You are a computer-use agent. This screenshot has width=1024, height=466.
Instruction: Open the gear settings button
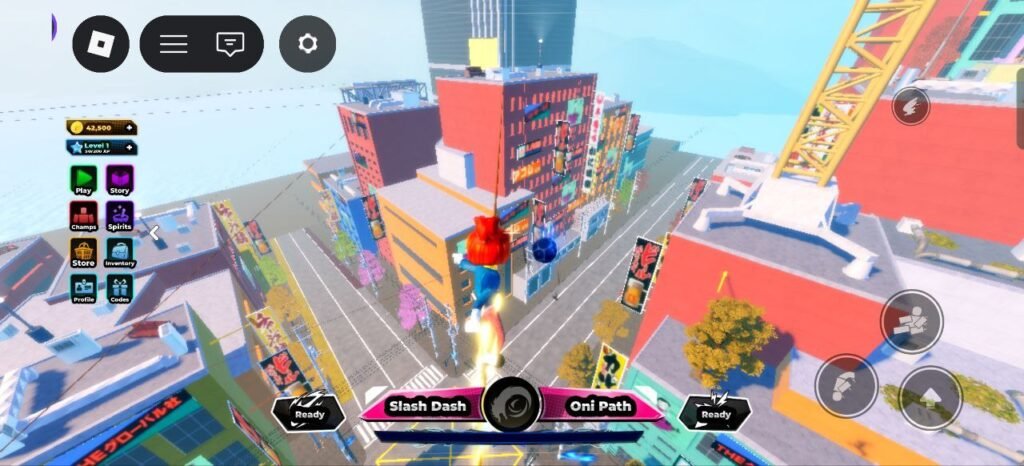click(x=307, y=44)
